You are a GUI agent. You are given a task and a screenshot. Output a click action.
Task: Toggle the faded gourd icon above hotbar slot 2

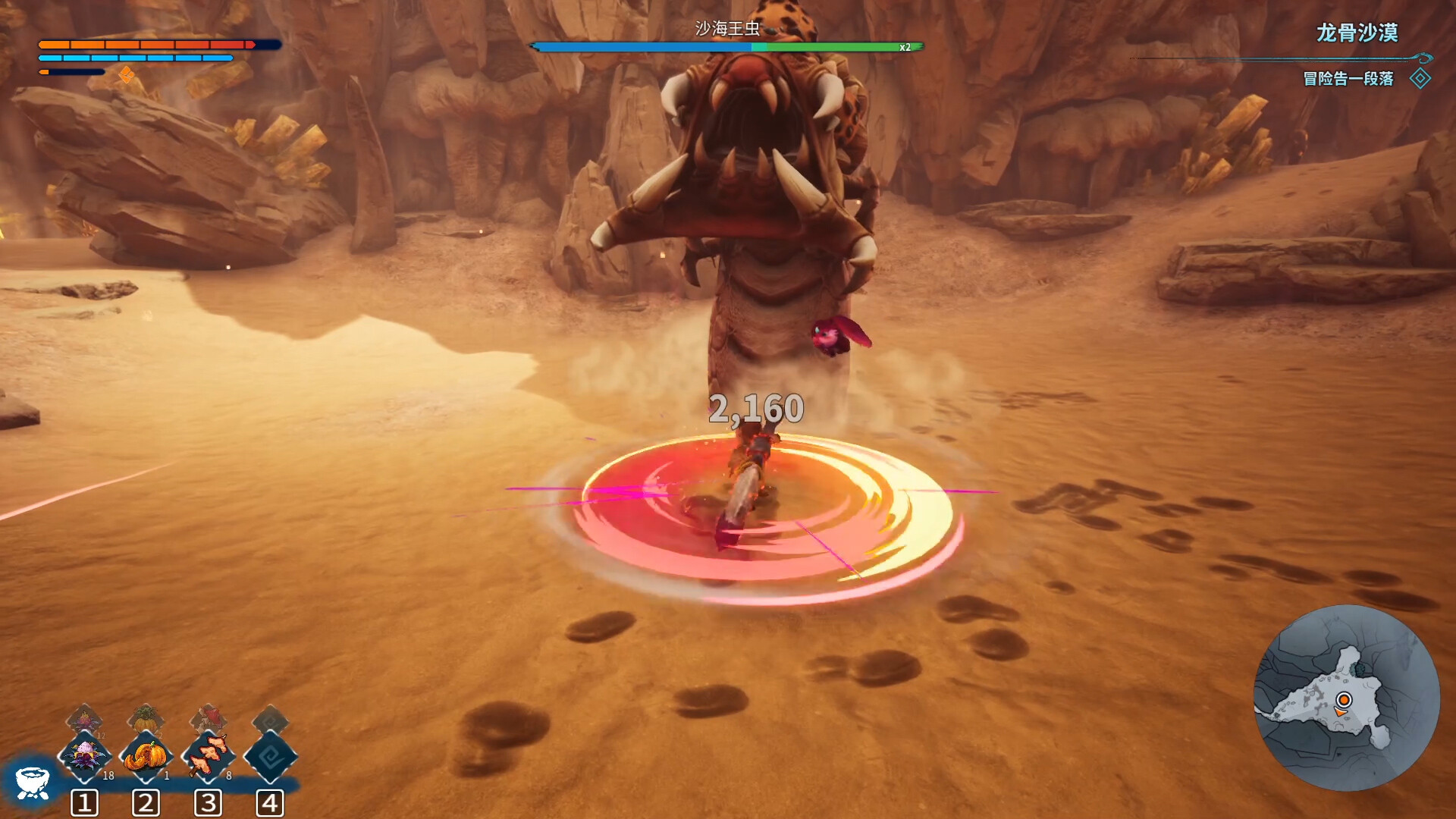point(146,717)
